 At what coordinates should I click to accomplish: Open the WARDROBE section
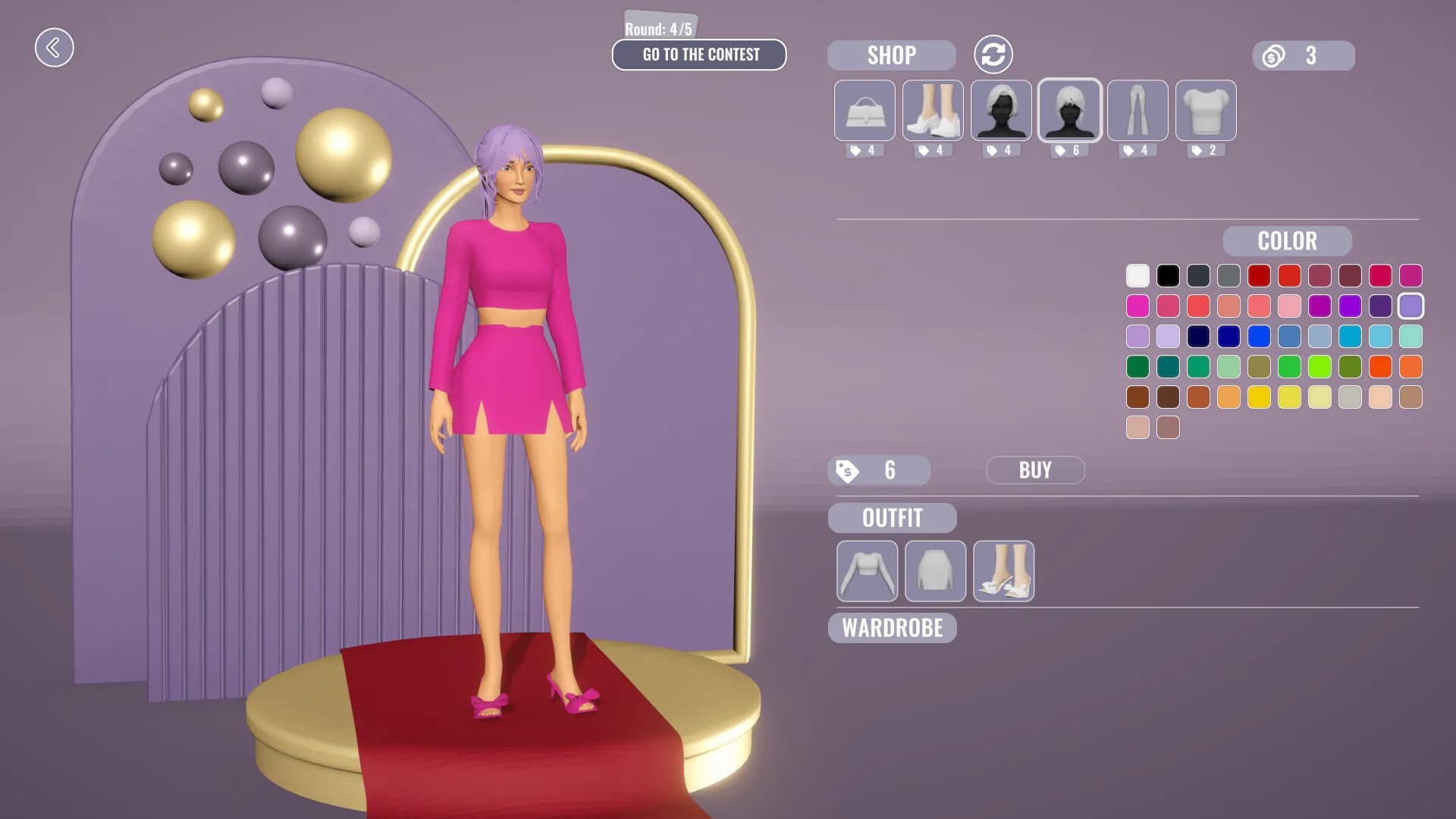pyautogui.click(x=893, y=628)
